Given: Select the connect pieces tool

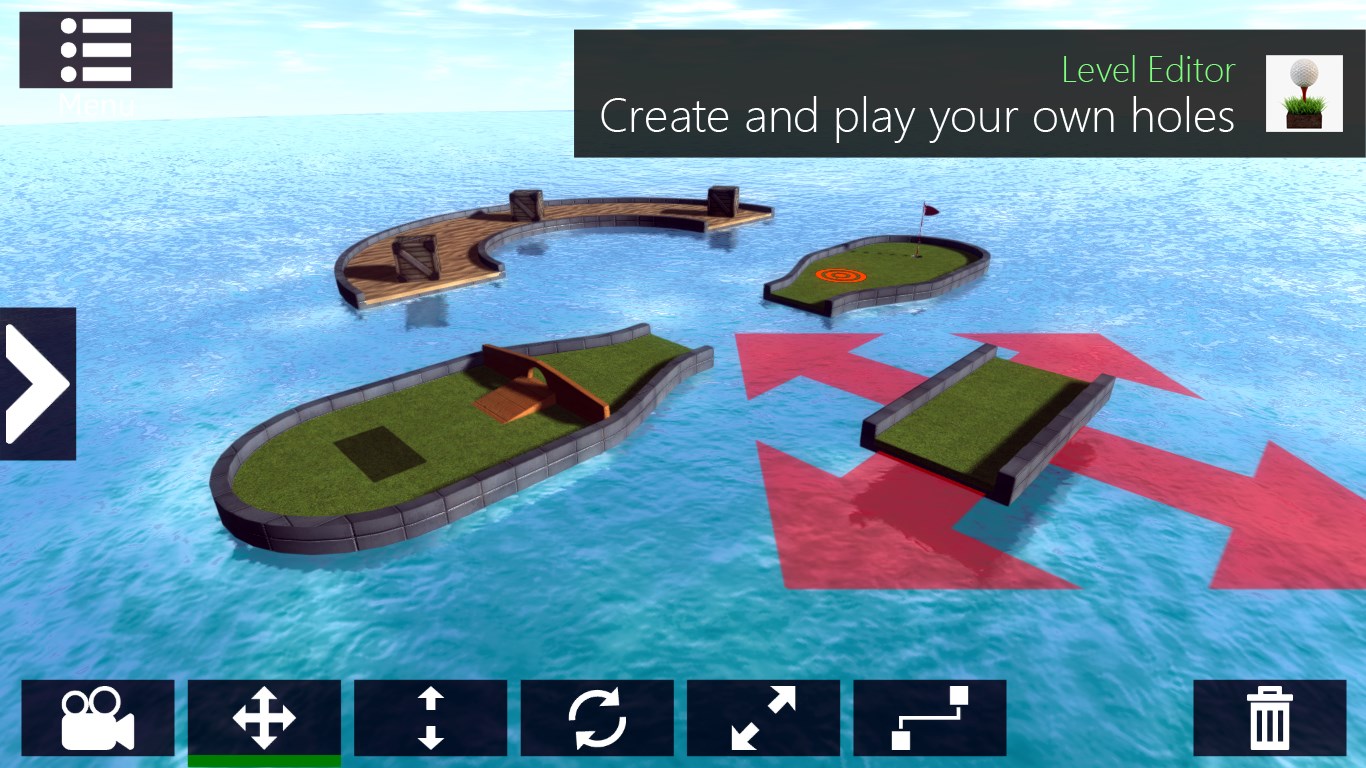Looking at the screenshot, I should 930,717.
